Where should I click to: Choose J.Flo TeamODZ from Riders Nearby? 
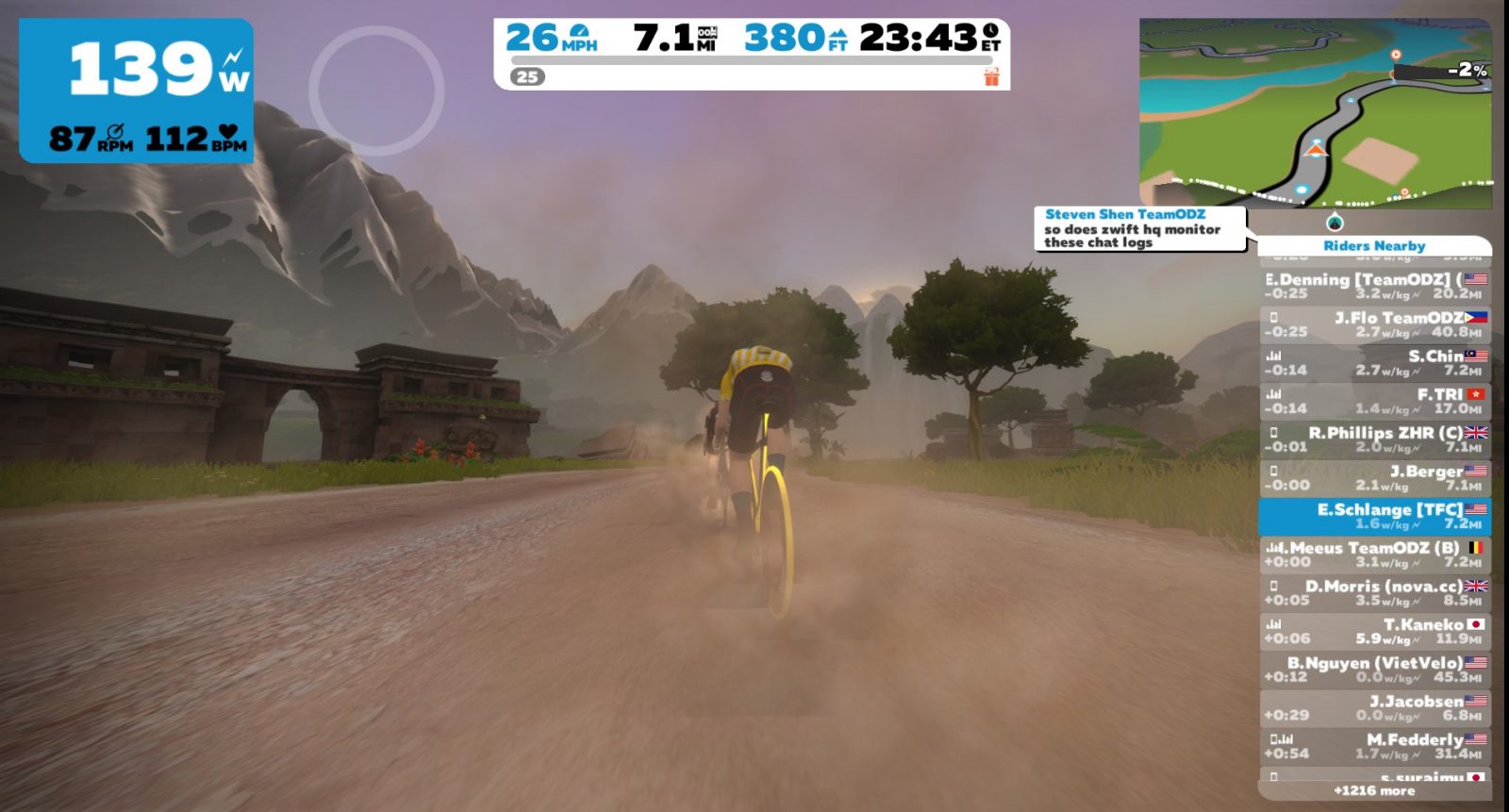pyautogui.click(x=1374, y=324)
